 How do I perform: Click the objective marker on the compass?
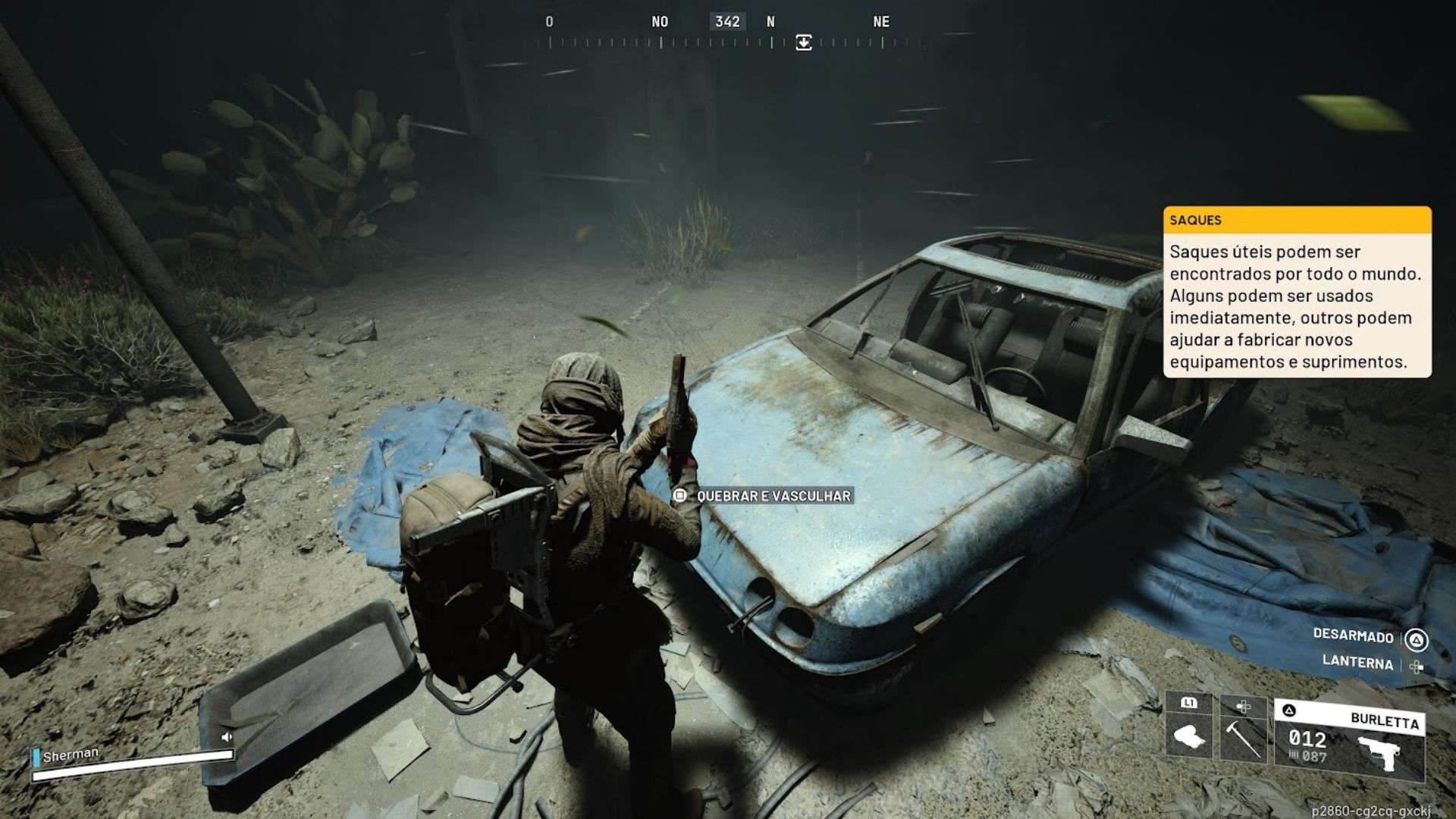tap(804, 42)
